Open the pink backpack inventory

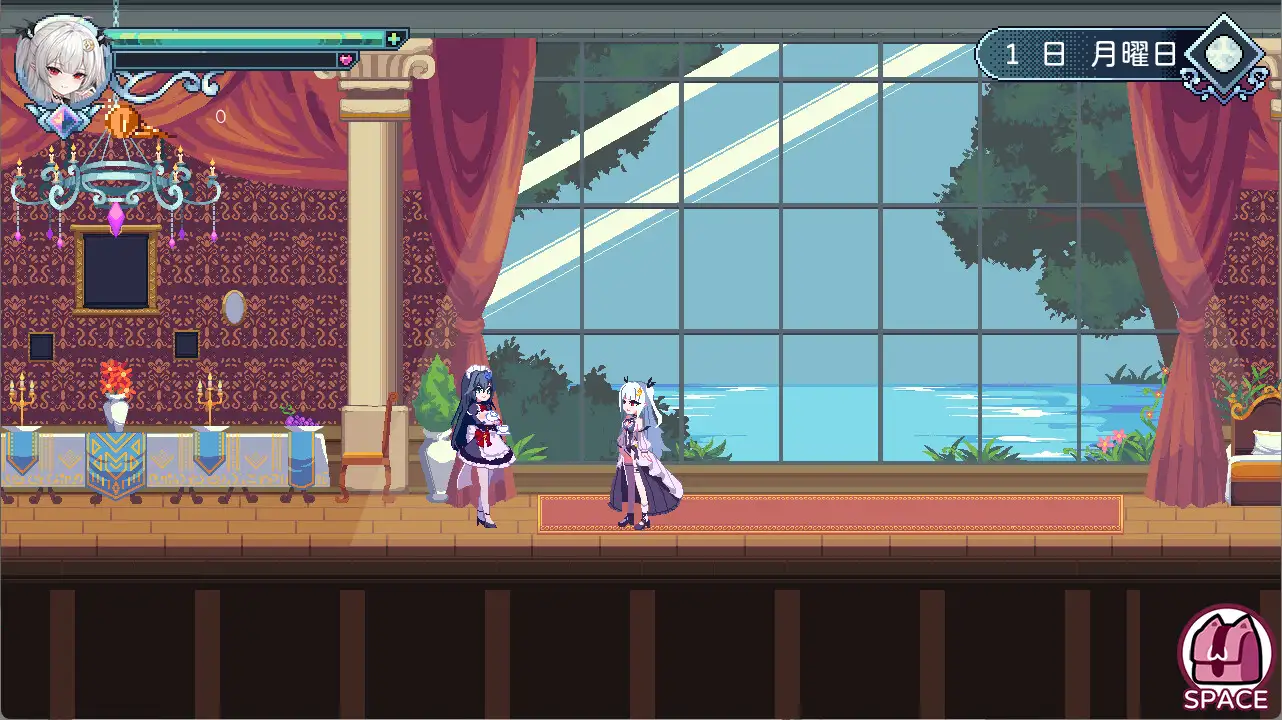1226,651
